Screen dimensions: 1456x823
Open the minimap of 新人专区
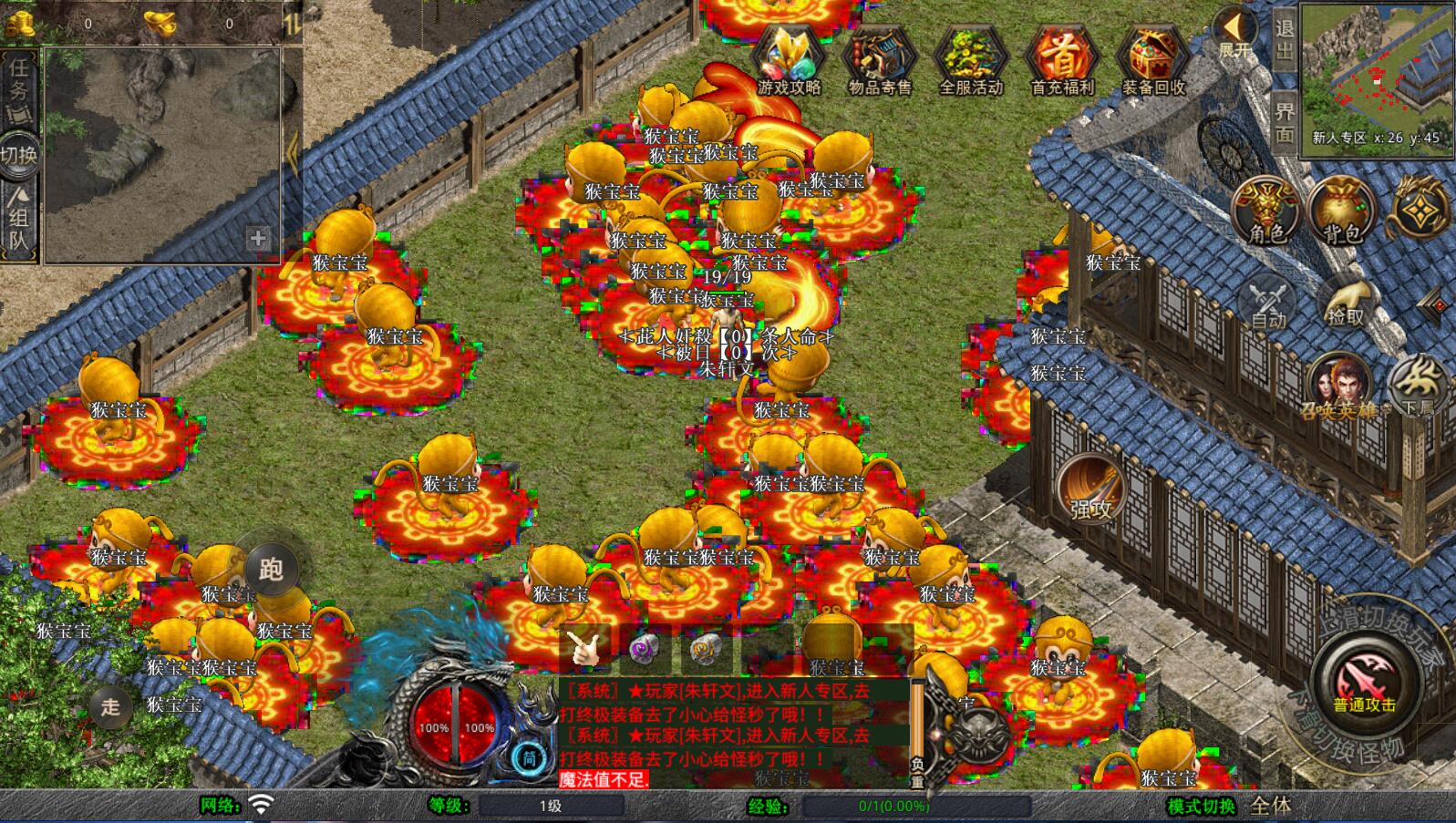coord(1375,77)
